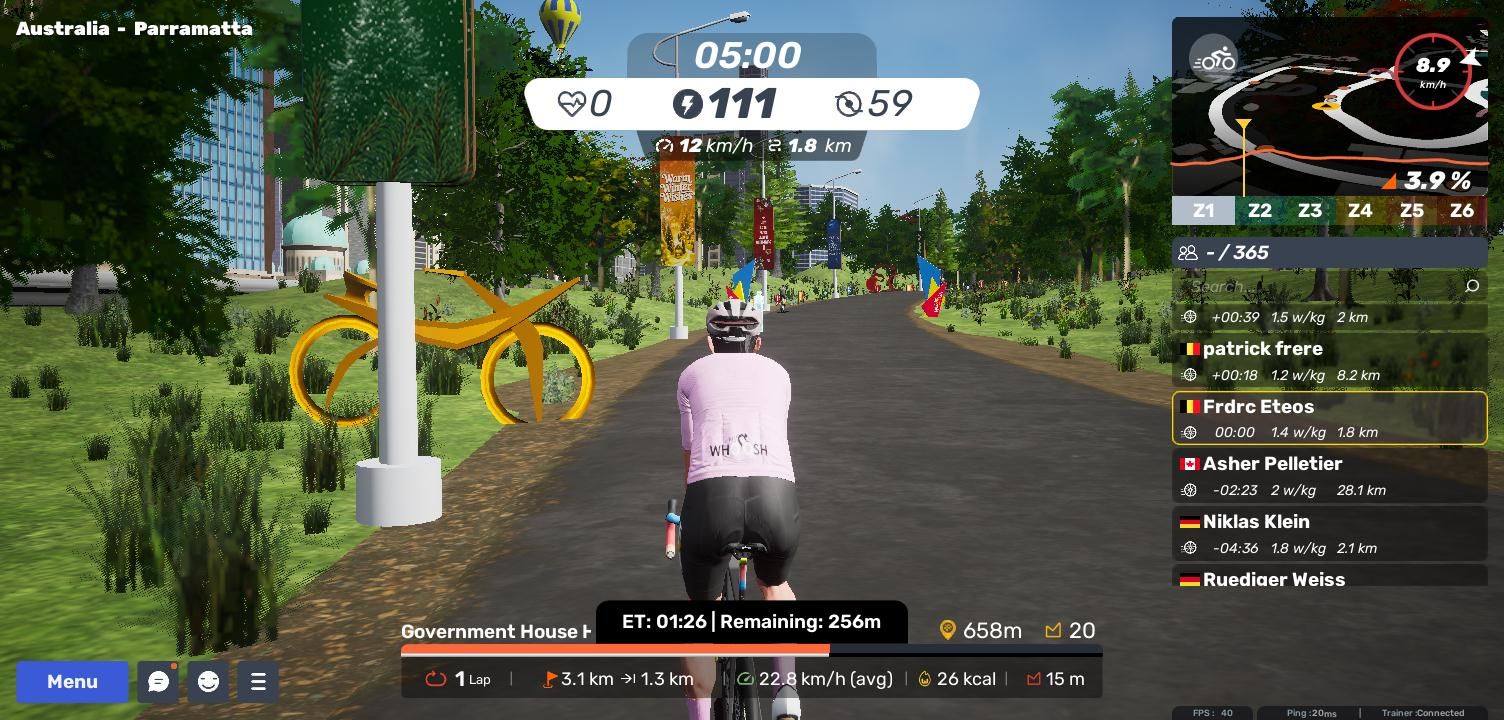Click the Z4 power zone segment
Image resolution: width=1504 pixels, height=720 pixels.
pos(1359,211)
